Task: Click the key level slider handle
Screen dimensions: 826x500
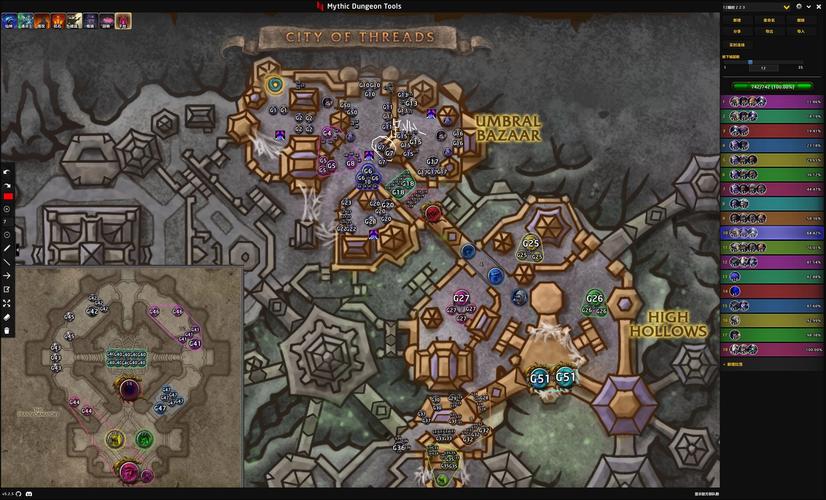Action: point(751,61)
